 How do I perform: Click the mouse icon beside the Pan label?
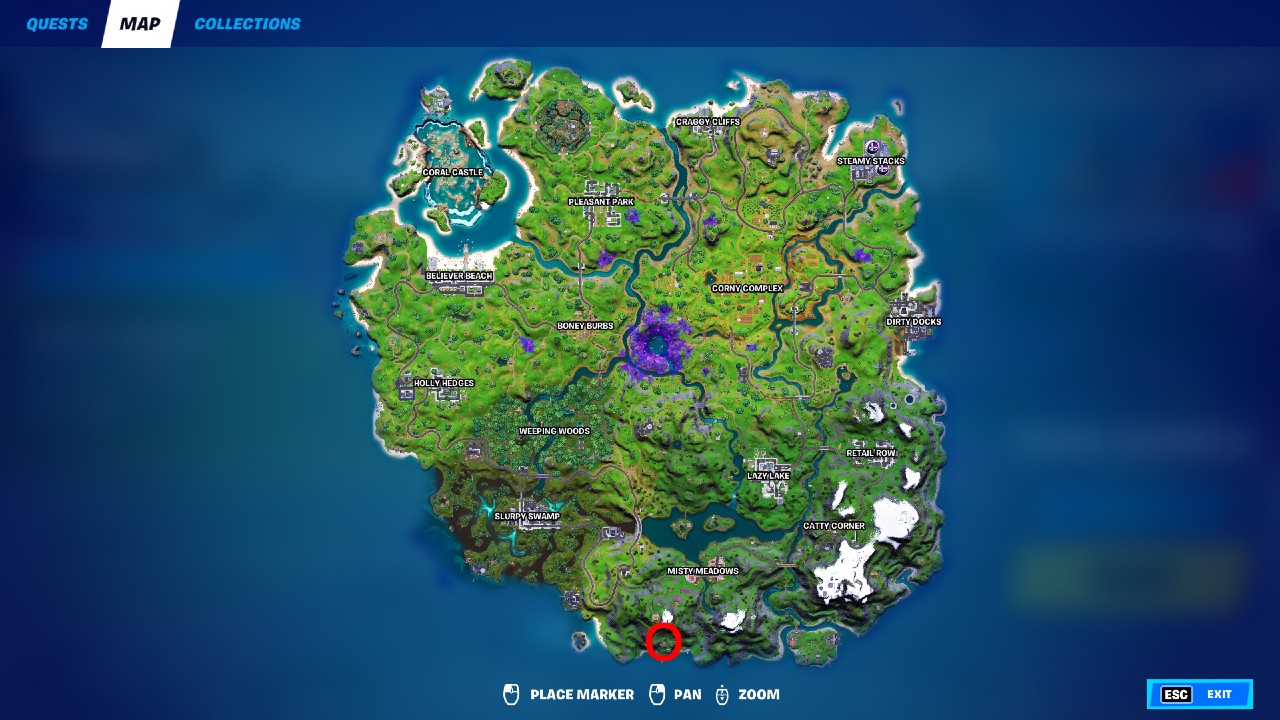point(656,694)
